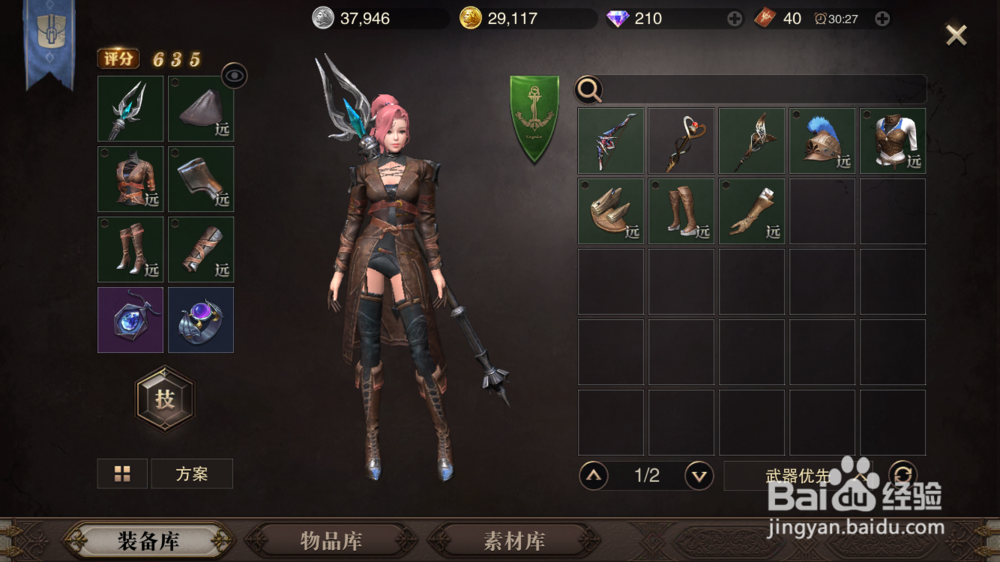Close the equipment screen
The width and height of the screenshot is (1000, 562).
[956, 36]
